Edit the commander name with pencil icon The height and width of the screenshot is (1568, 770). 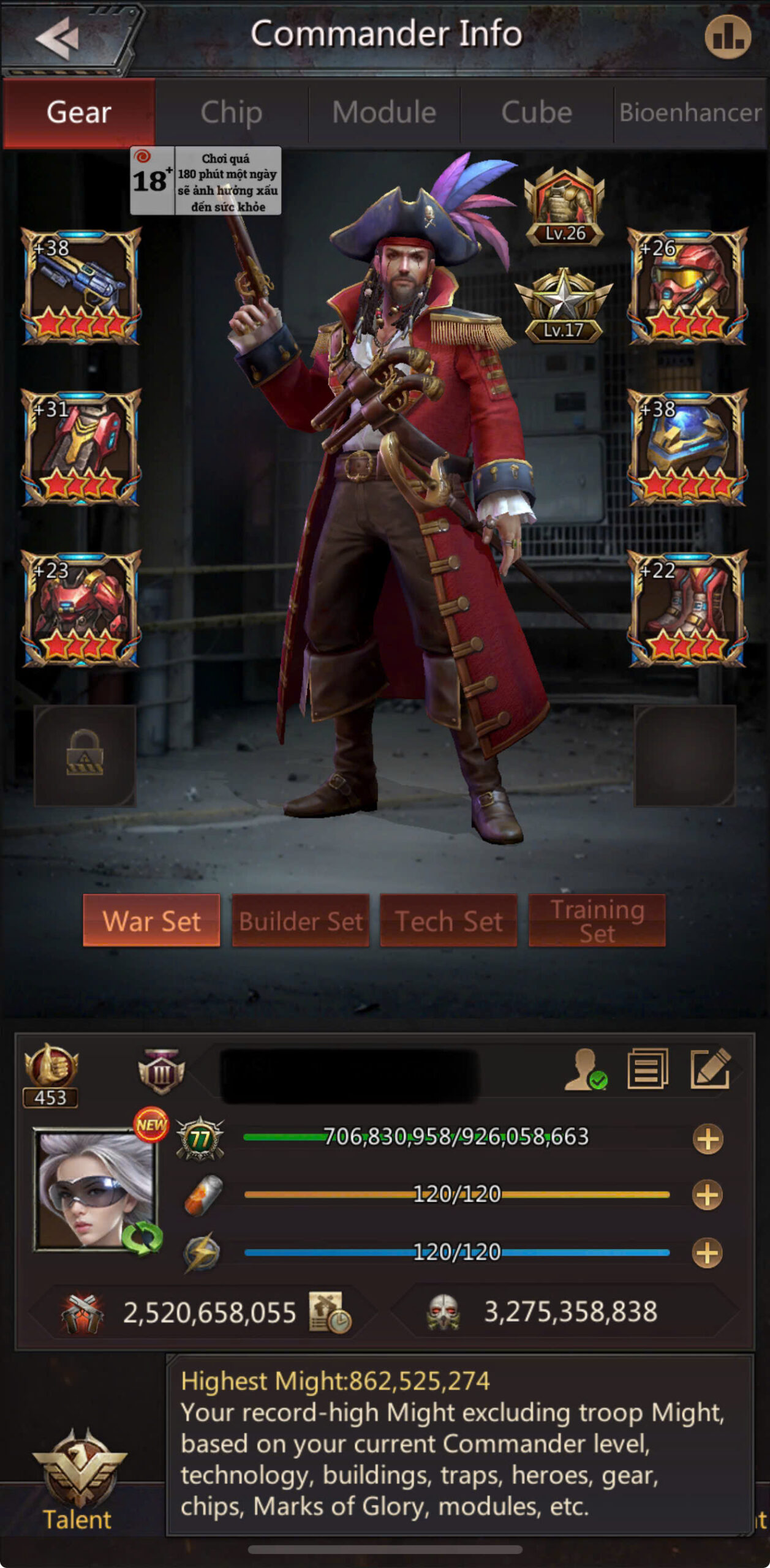(x=710, y=1069)
